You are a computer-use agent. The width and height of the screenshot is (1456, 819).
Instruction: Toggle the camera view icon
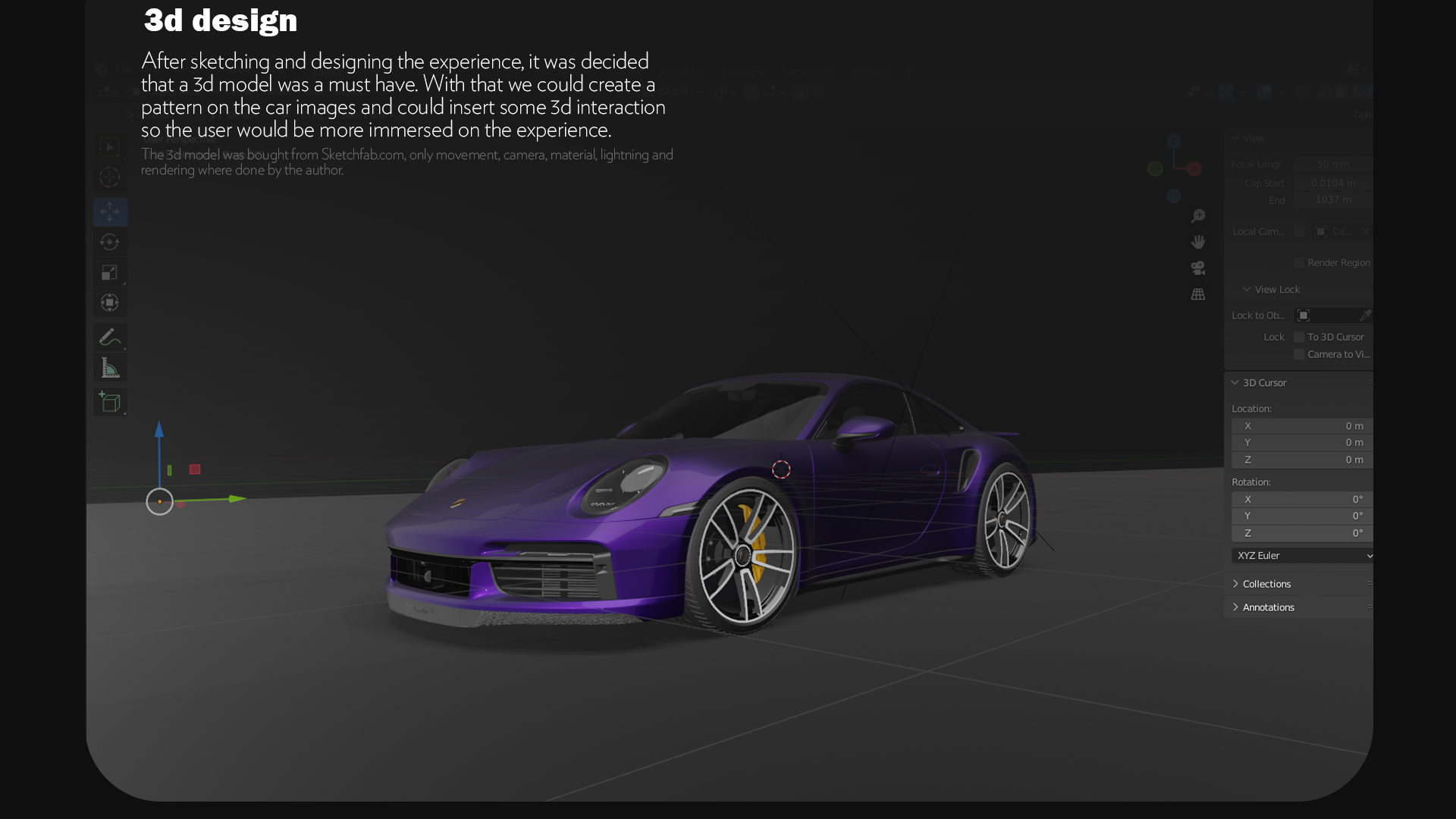pos(1198,268)
